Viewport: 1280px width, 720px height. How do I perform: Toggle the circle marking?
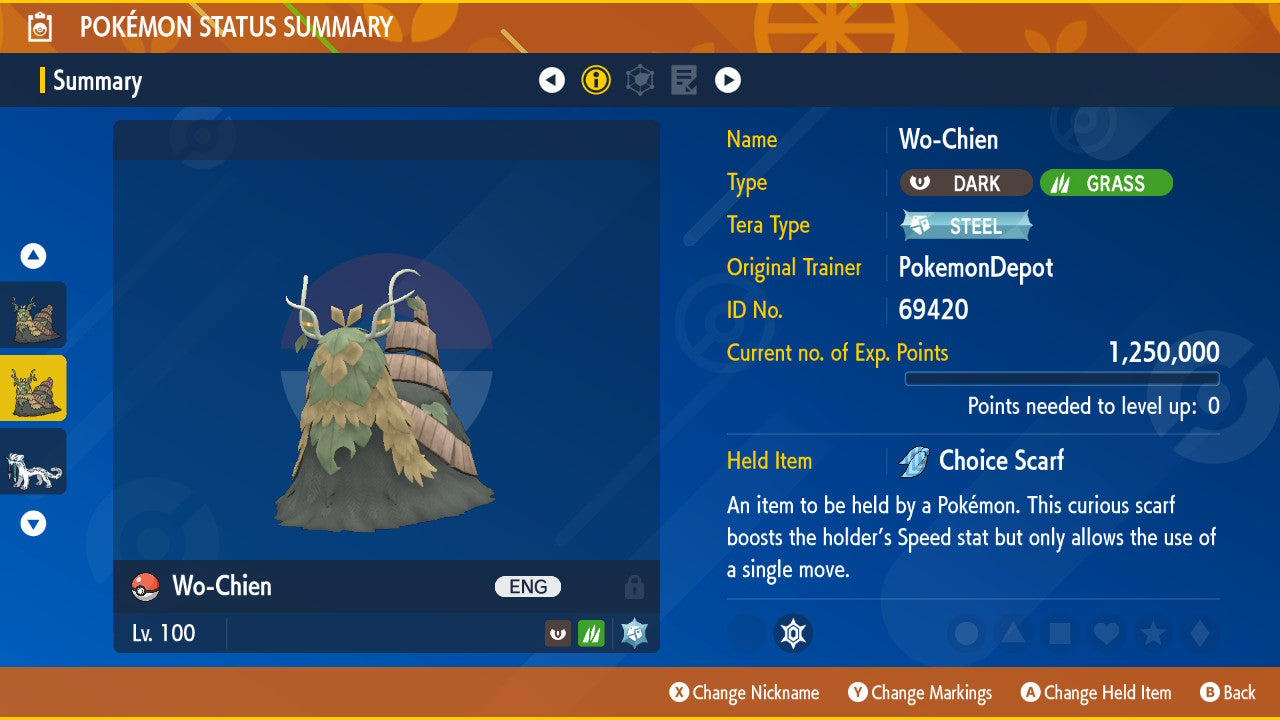(966, 633)
